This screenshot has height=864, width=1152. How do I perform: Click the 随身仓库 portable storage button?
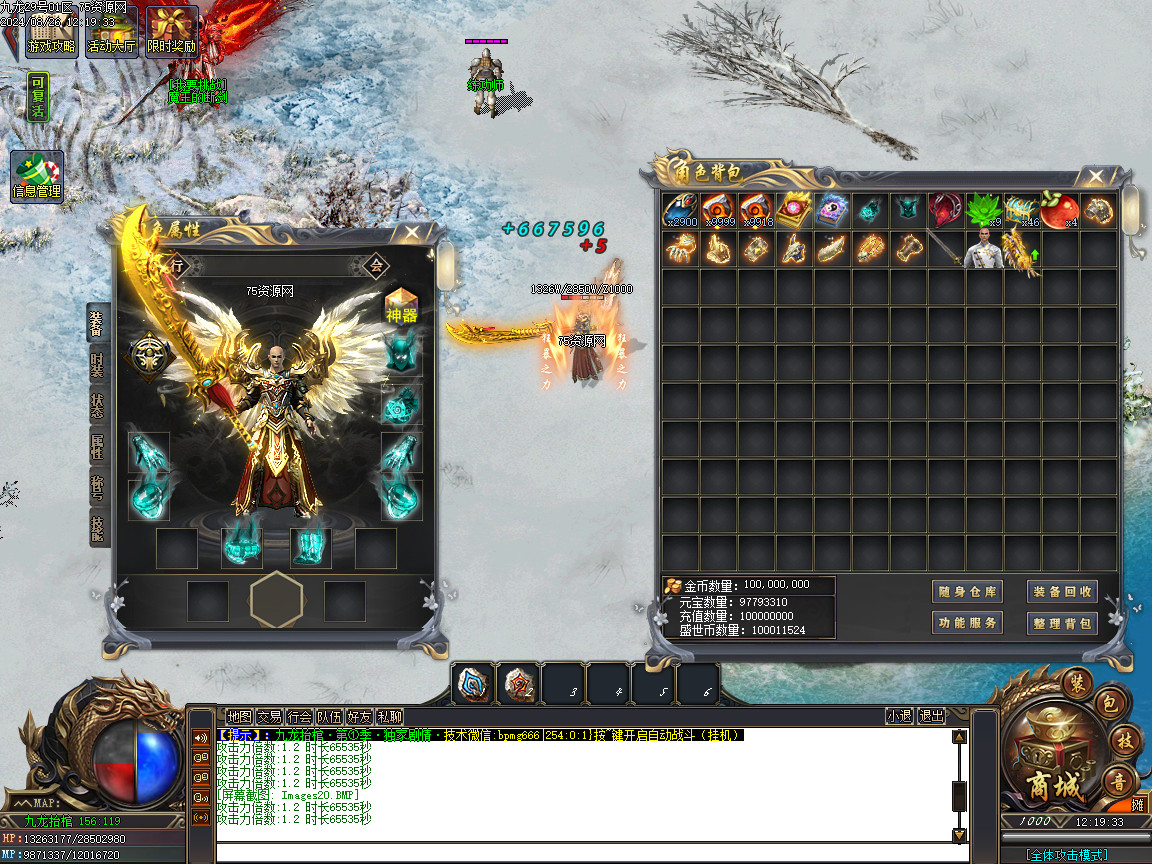[x=967, y=591]
